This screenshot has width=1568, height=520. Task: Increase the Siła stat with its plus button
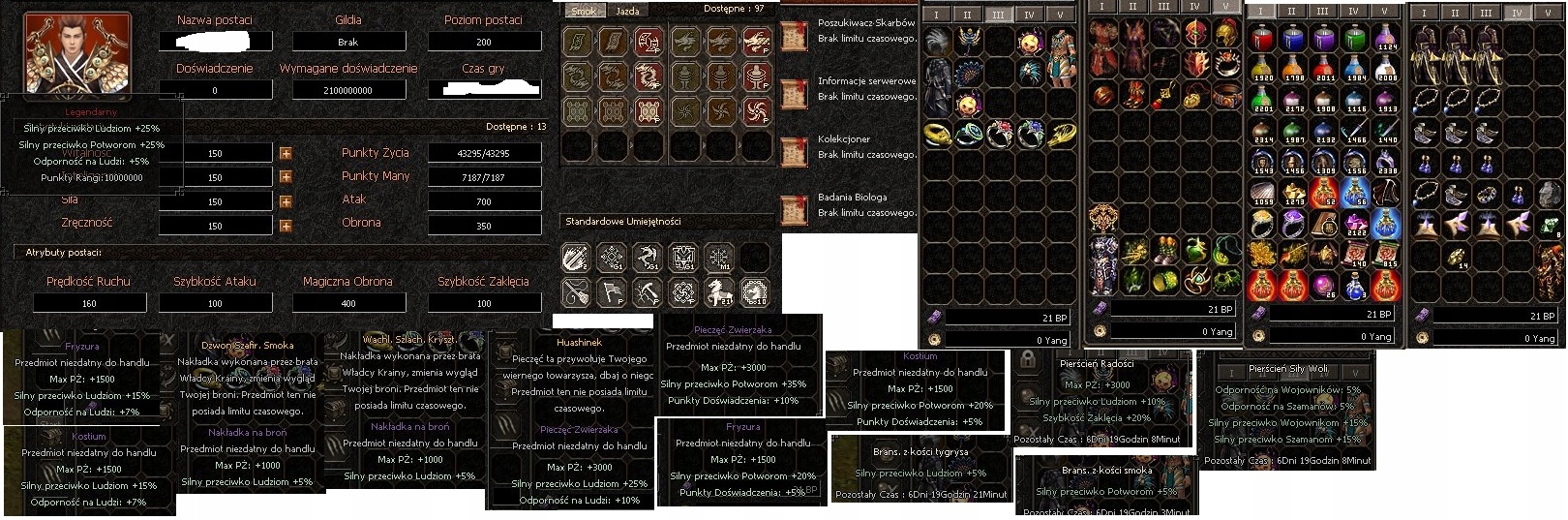tap(286, 201)
